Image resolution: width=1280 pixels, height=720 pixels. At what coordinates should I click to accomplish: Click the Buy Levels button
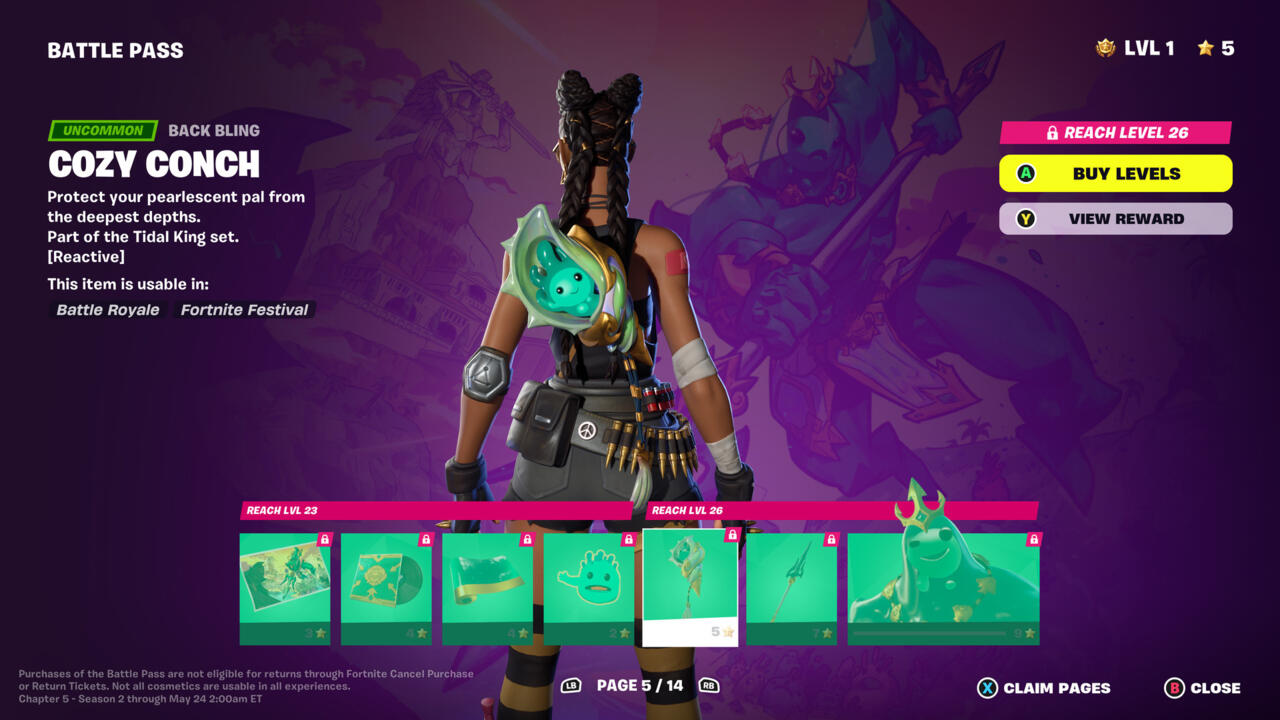coord(1115,173)
